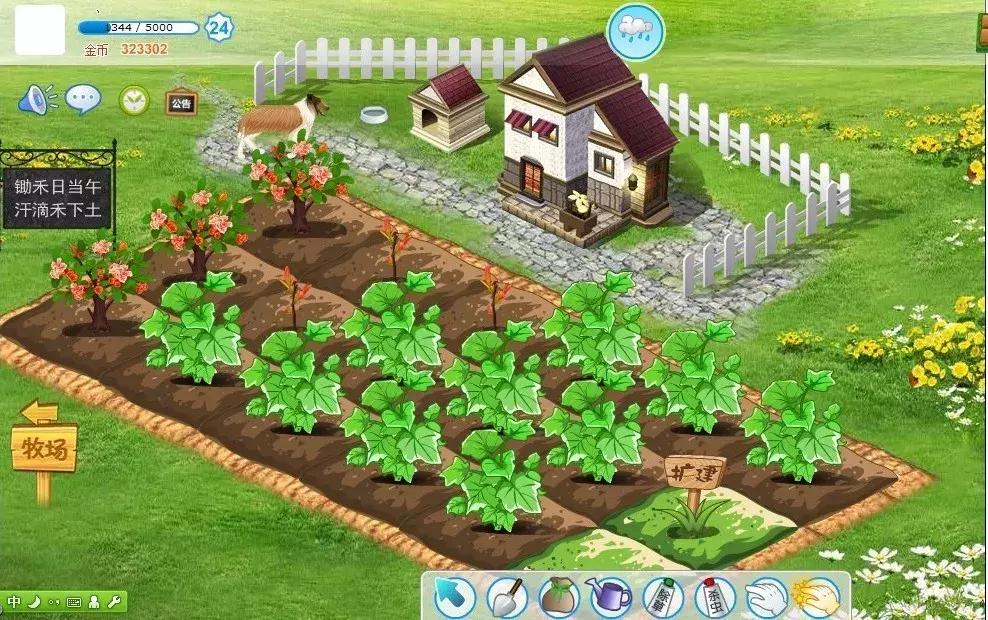Activate the sparkling hand tool

[815, 597]
